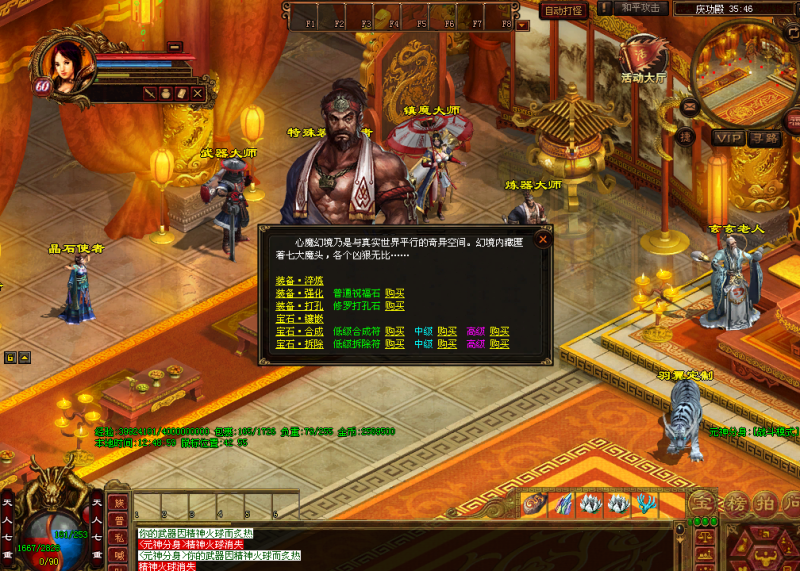800x571 pixels.
Task: Buy the 修罗打孔石 punching stone
Action: click(395, 306)
